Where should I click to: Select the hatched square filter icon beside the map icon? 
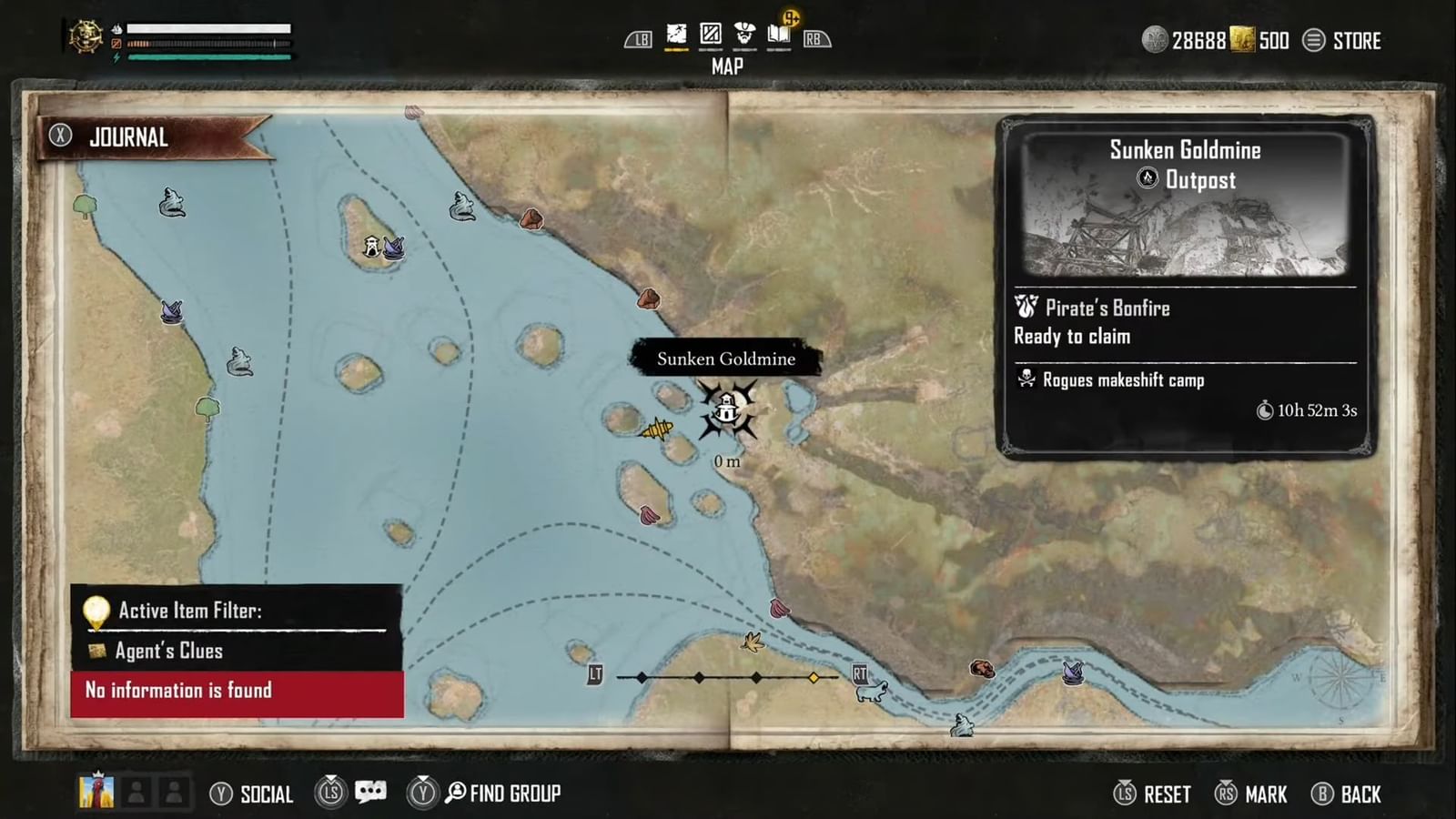(711, 32)
